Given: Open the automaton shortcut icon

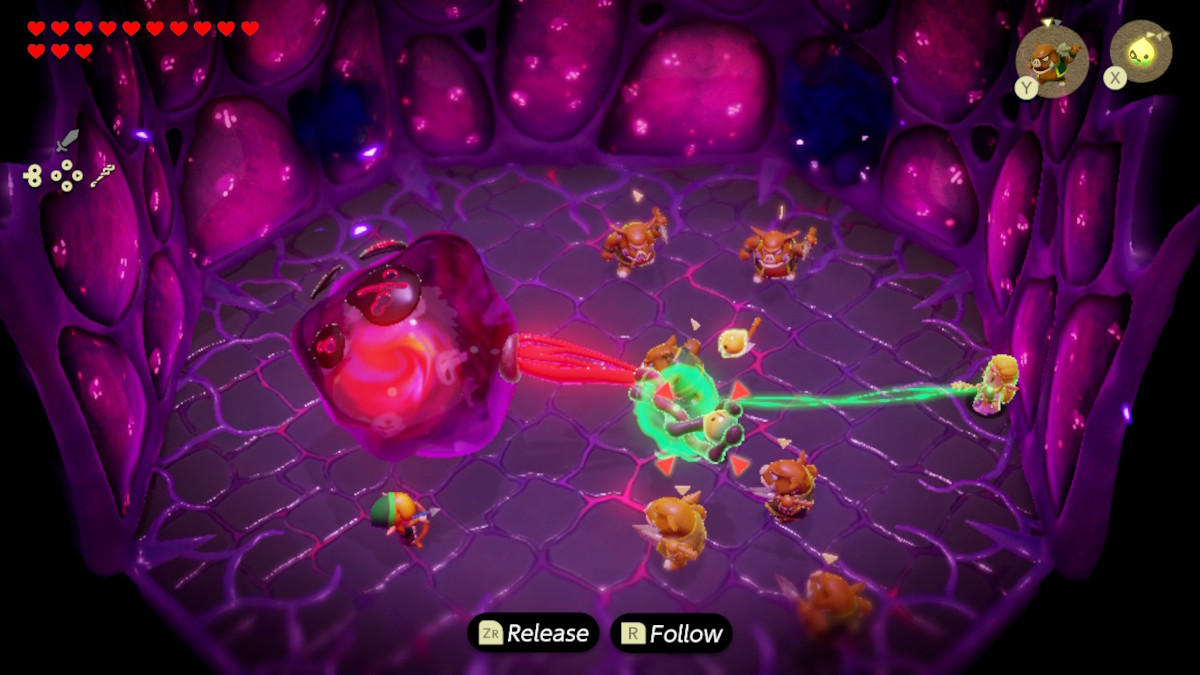Looking at the screenshot, I should coord(33,177).
